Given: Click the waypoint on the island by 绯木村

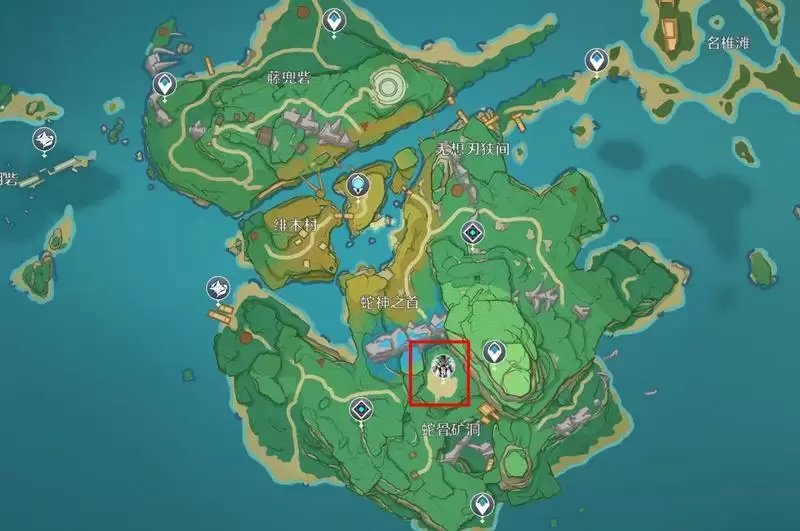Looking at the screenshot, I should 359,184.
